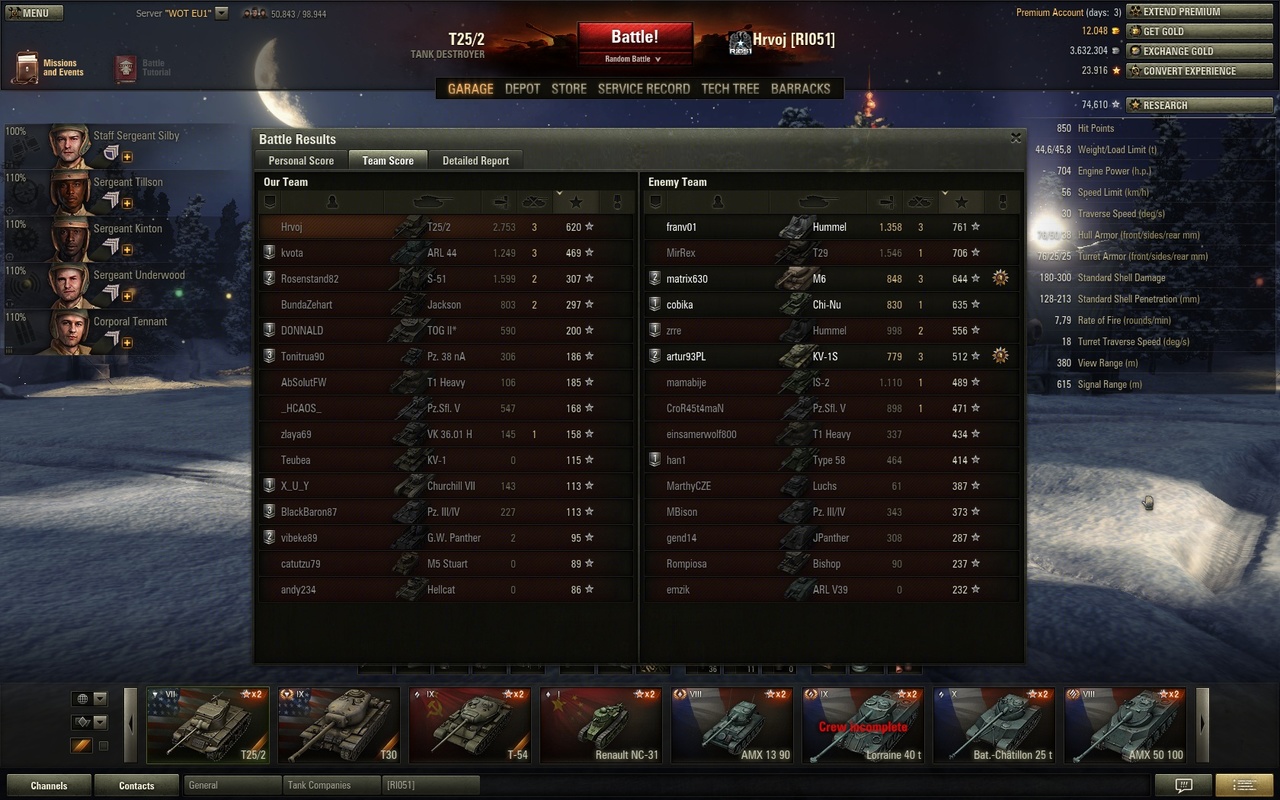Screen dimensions: 1280x800
Task: Open the Missions and Events panel
Action: tap(48, 68)
